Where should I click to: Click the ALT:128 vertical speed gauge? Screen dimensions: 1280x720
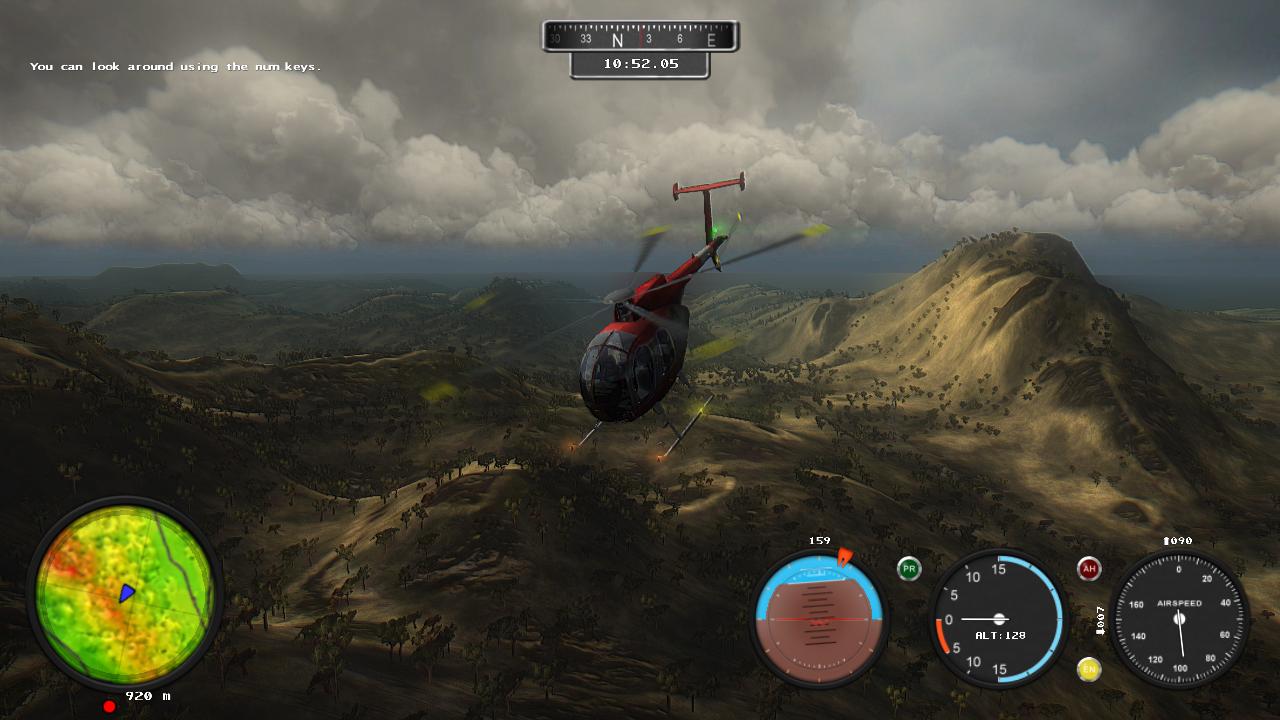(x=997, y=618)
